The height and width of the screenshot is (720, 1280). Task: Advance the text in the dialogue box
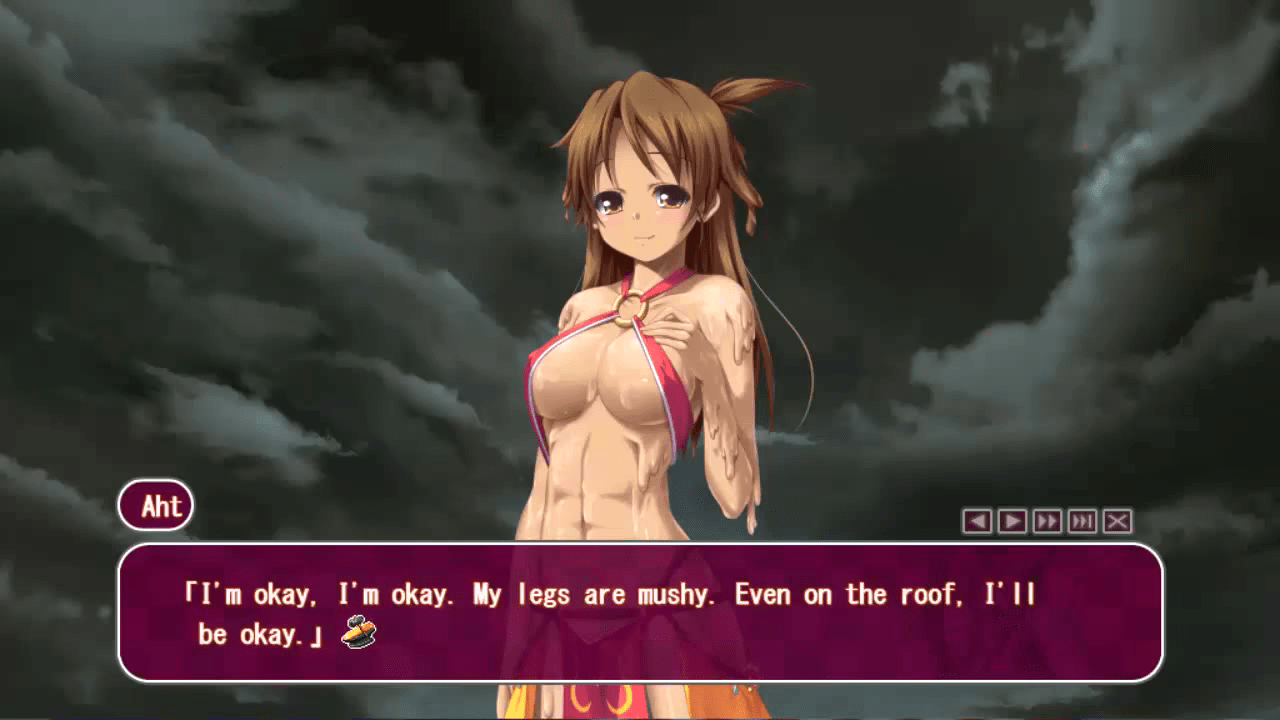640,612
